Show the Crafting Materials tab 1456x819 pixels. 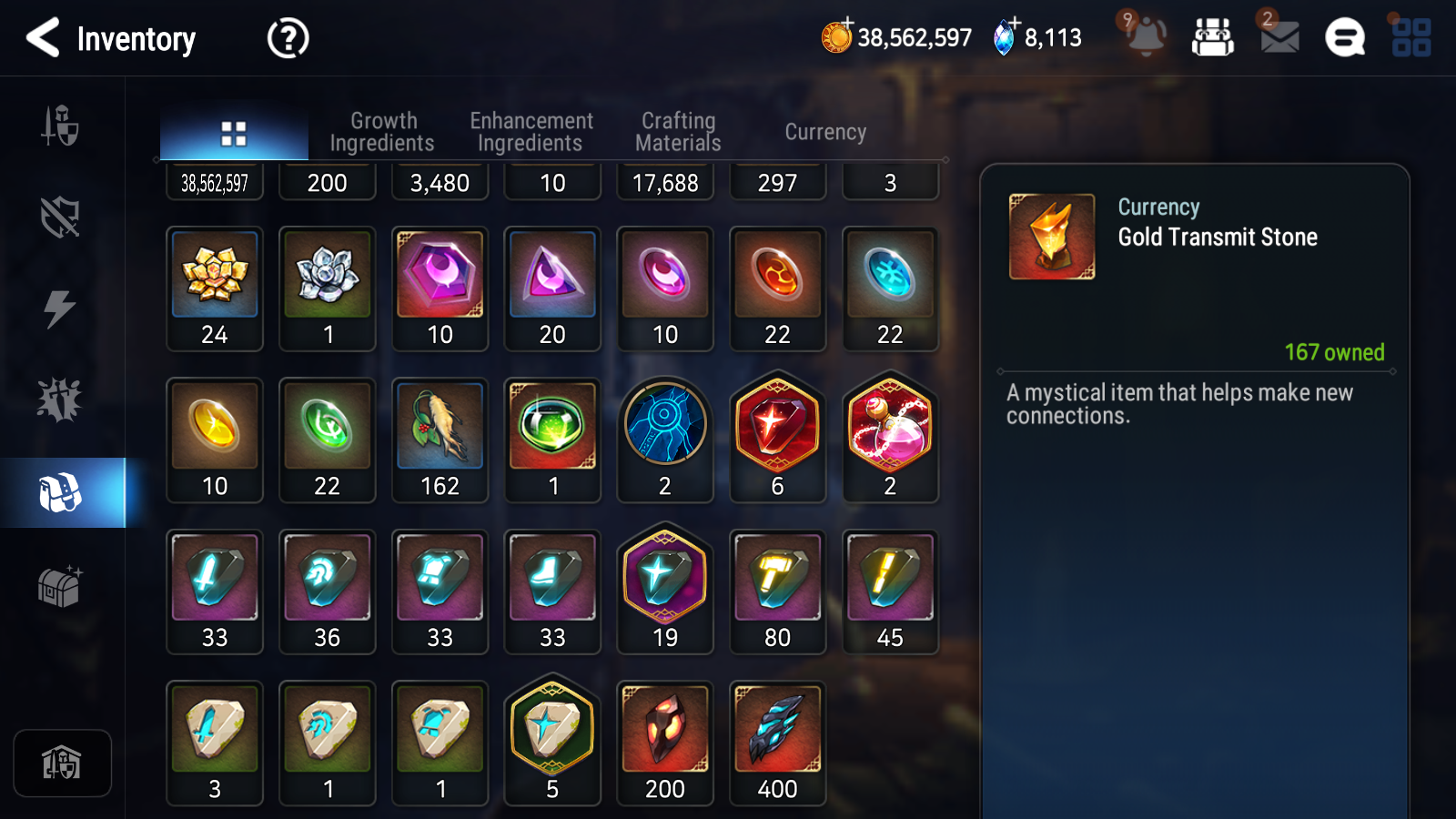[x=678, y=132]
